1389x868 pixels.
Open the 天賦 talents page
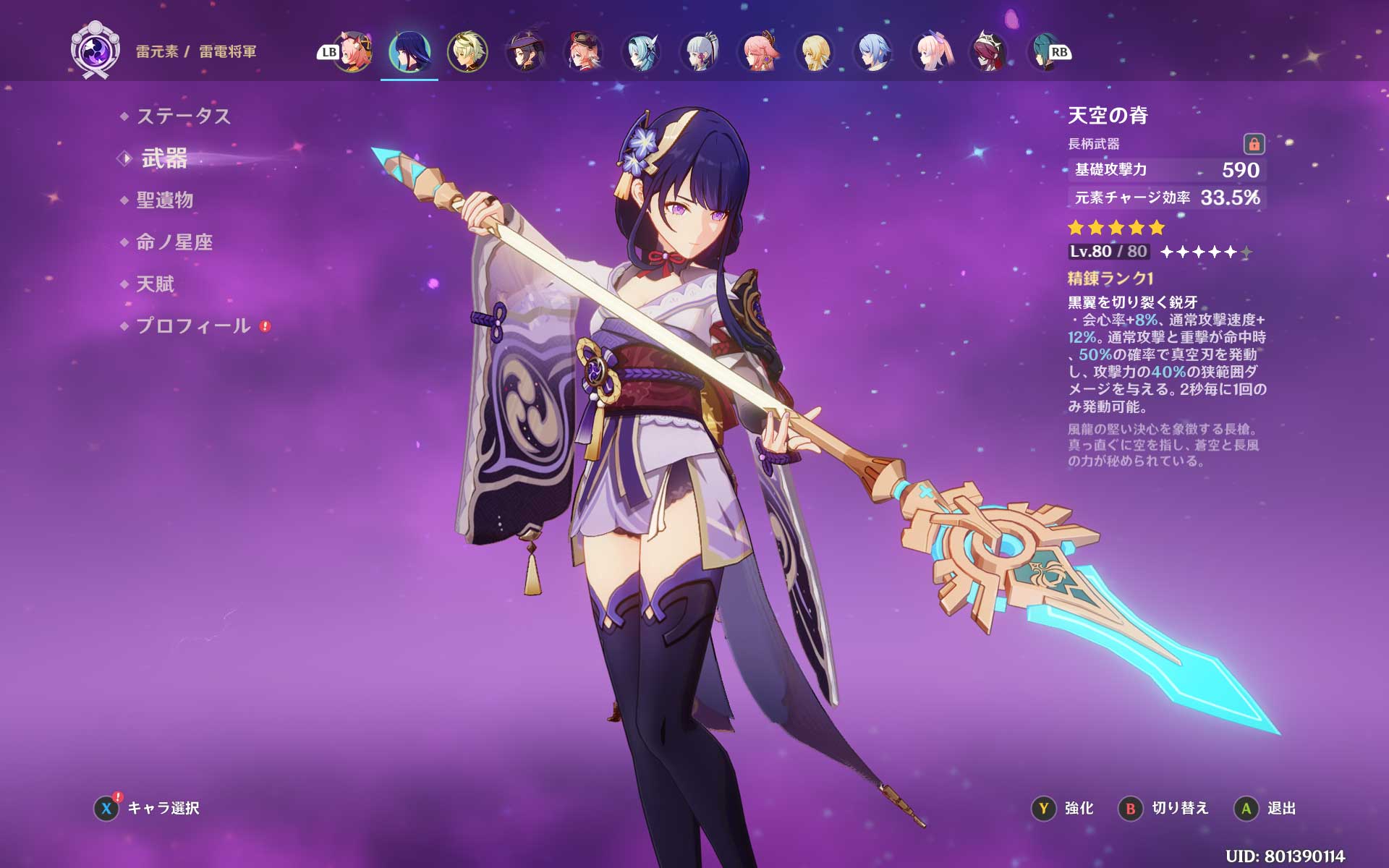[156, 284]
